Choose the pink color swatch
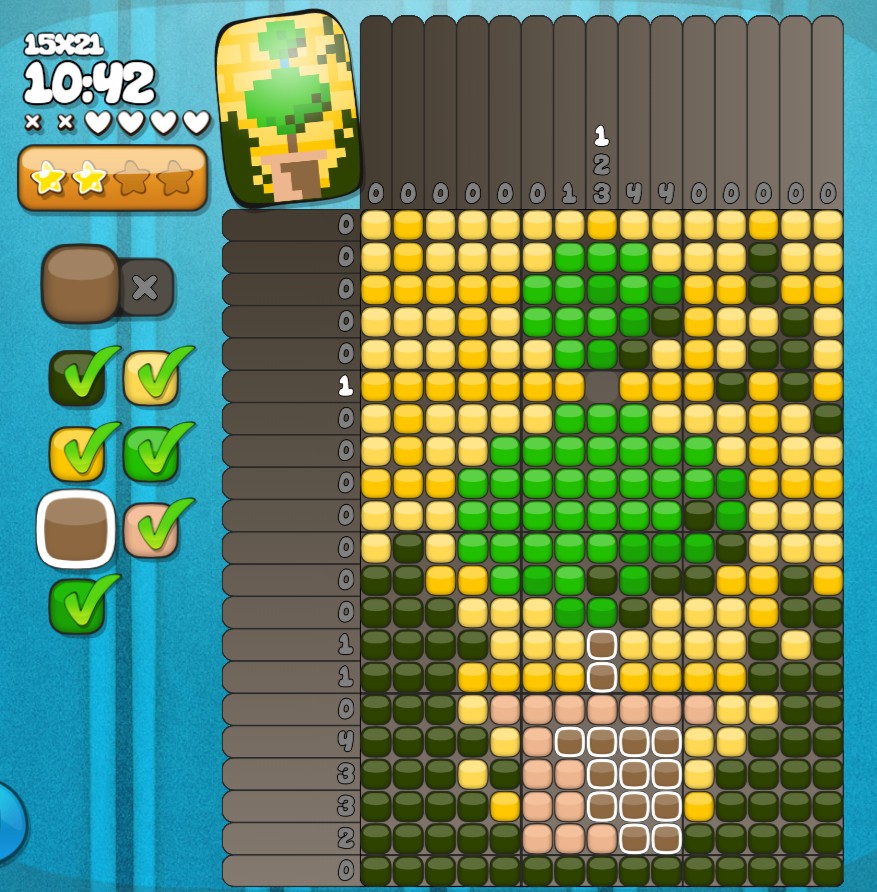Viewport: 877px width, 892px height. pyautogui.click(x=151, y=530)
